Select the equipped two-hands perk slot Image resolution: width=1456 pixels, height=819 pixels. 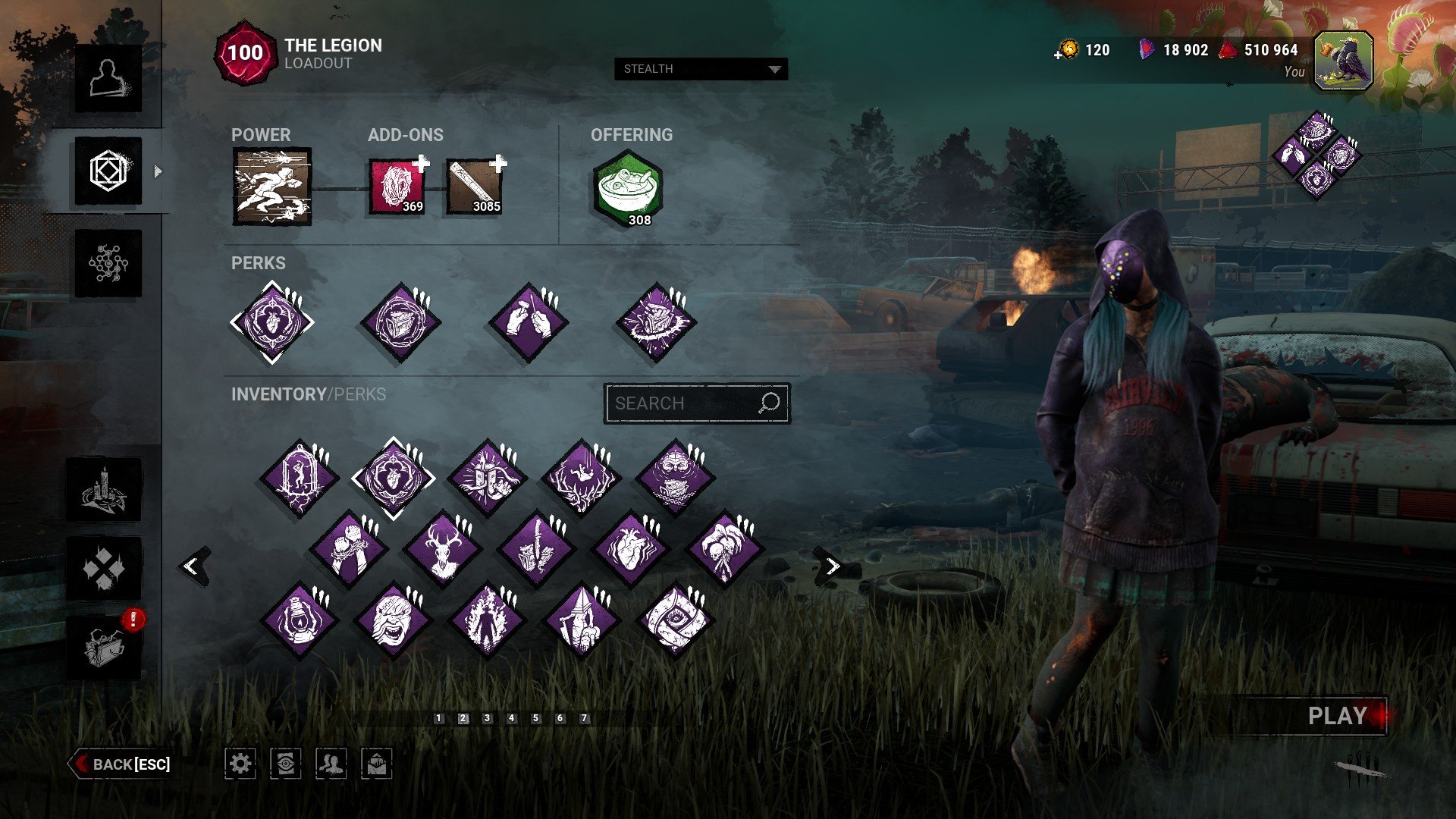pos(528,322)
